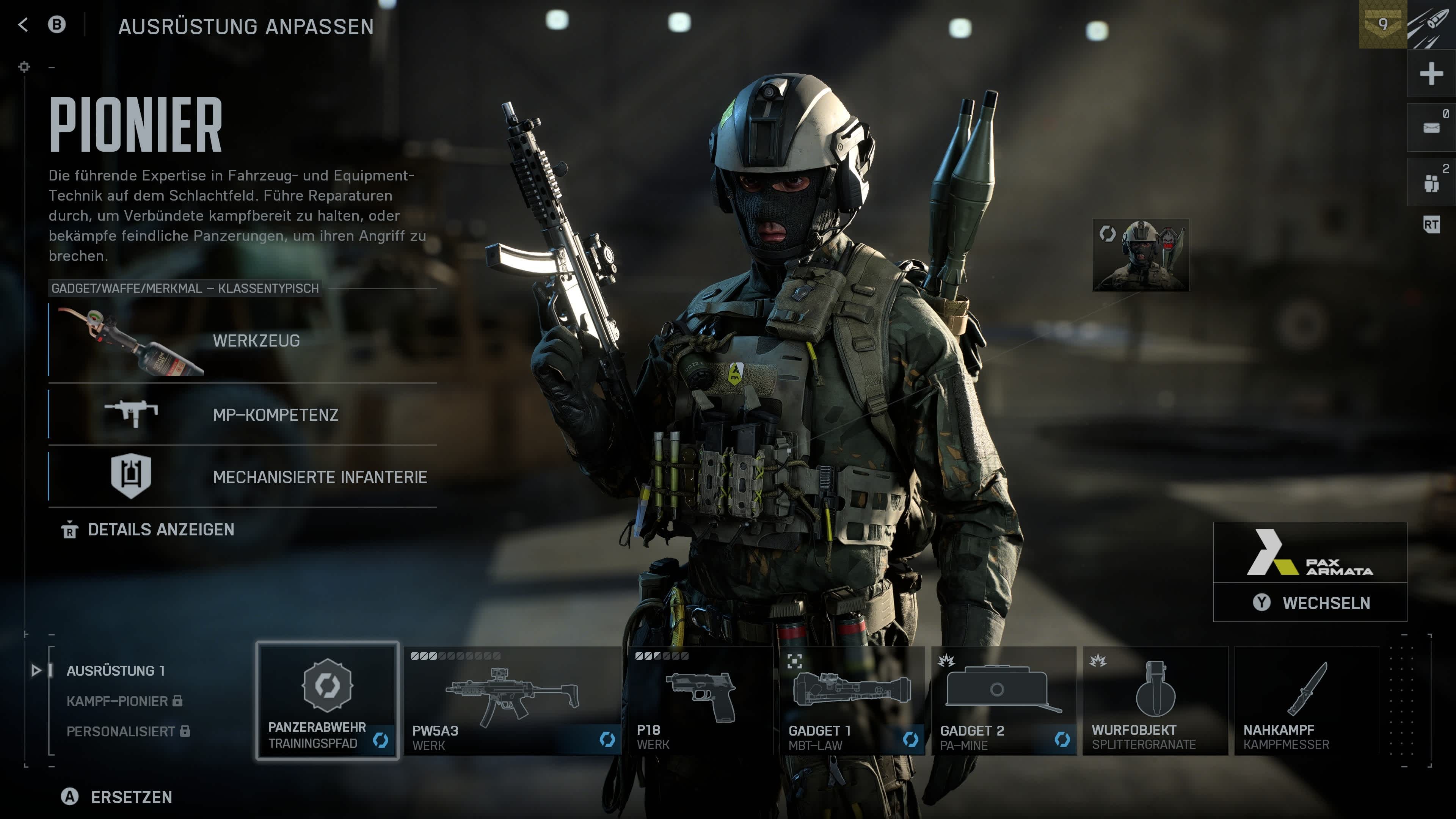Open the Panzerabwehr Trainingspfad slot

[327, 701]
